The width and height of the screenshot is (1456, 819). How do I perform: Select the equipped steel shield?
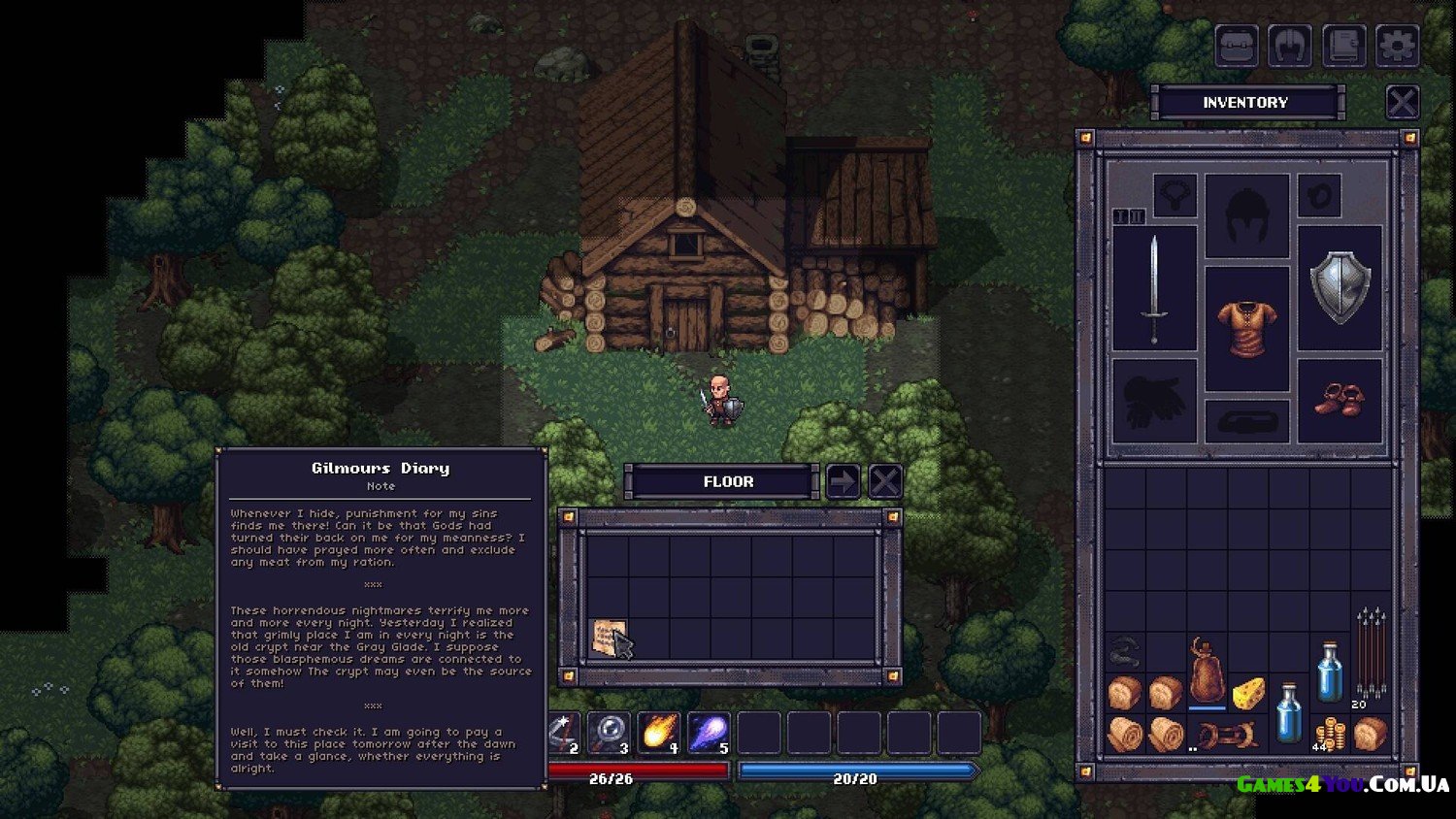click(x=1340, y=288)
